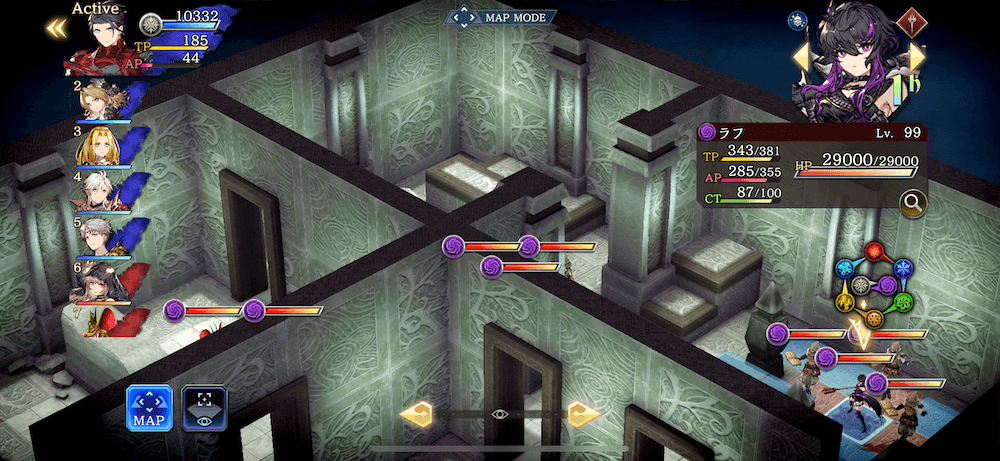This screenshot has width=1000, height=461.
Task: Show the previous unit with the left arrow
Action: coord(801,58)
